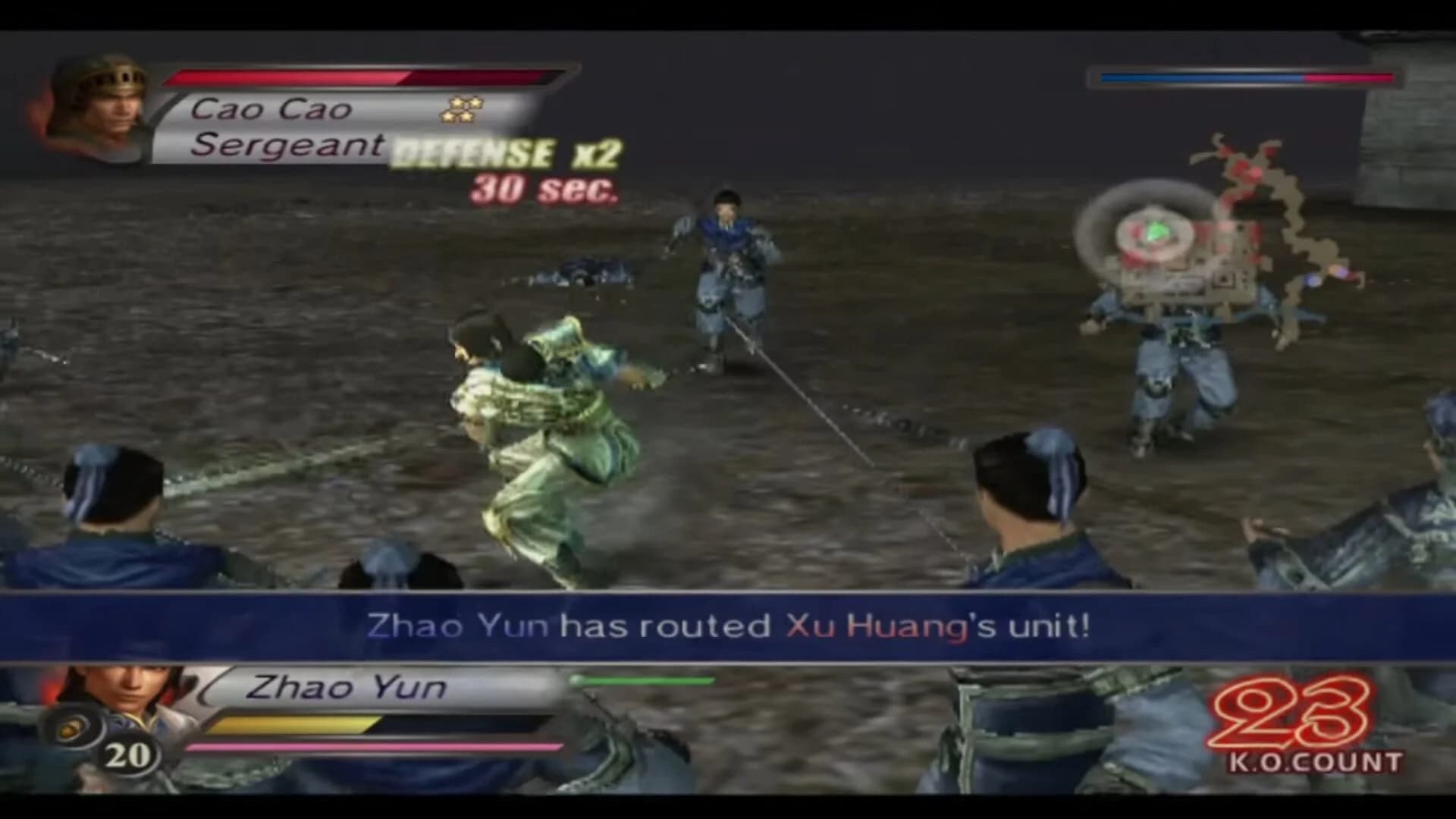
Task: Click the item count showing 20
Action: [127, 756]
